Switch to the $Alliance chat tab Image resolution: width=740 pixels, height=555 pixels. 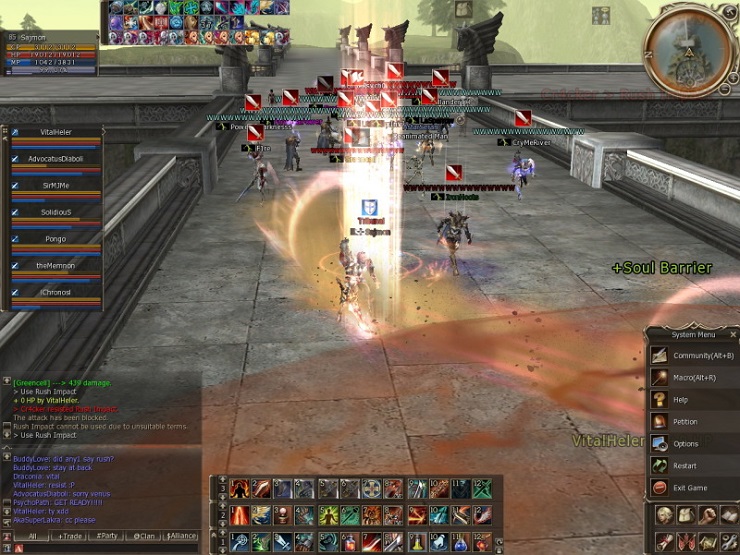pos(181,536)
